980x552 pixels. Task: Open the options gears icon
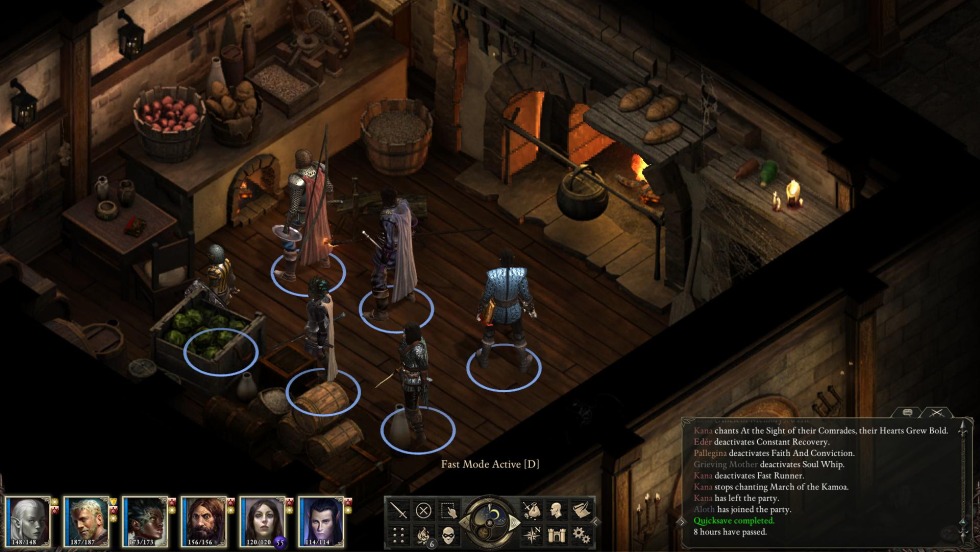[582, 534]
